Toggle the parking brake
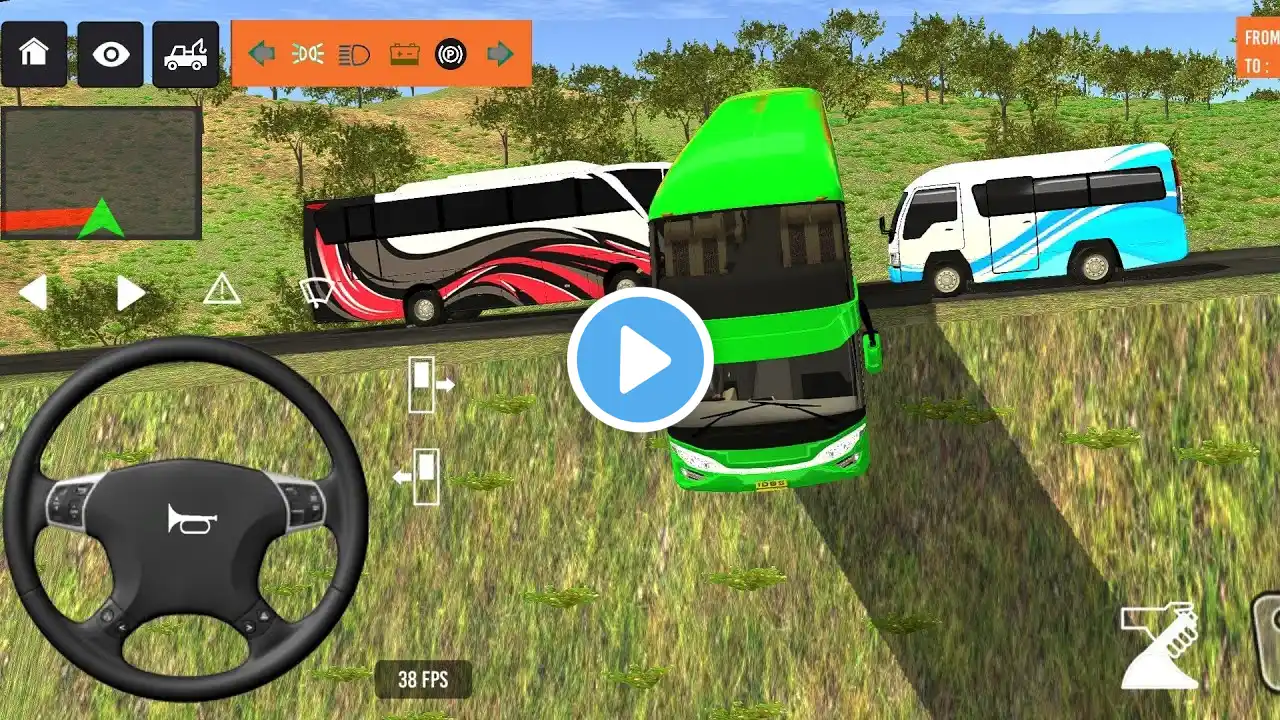 pyautogui.click(x=451, y=54)
